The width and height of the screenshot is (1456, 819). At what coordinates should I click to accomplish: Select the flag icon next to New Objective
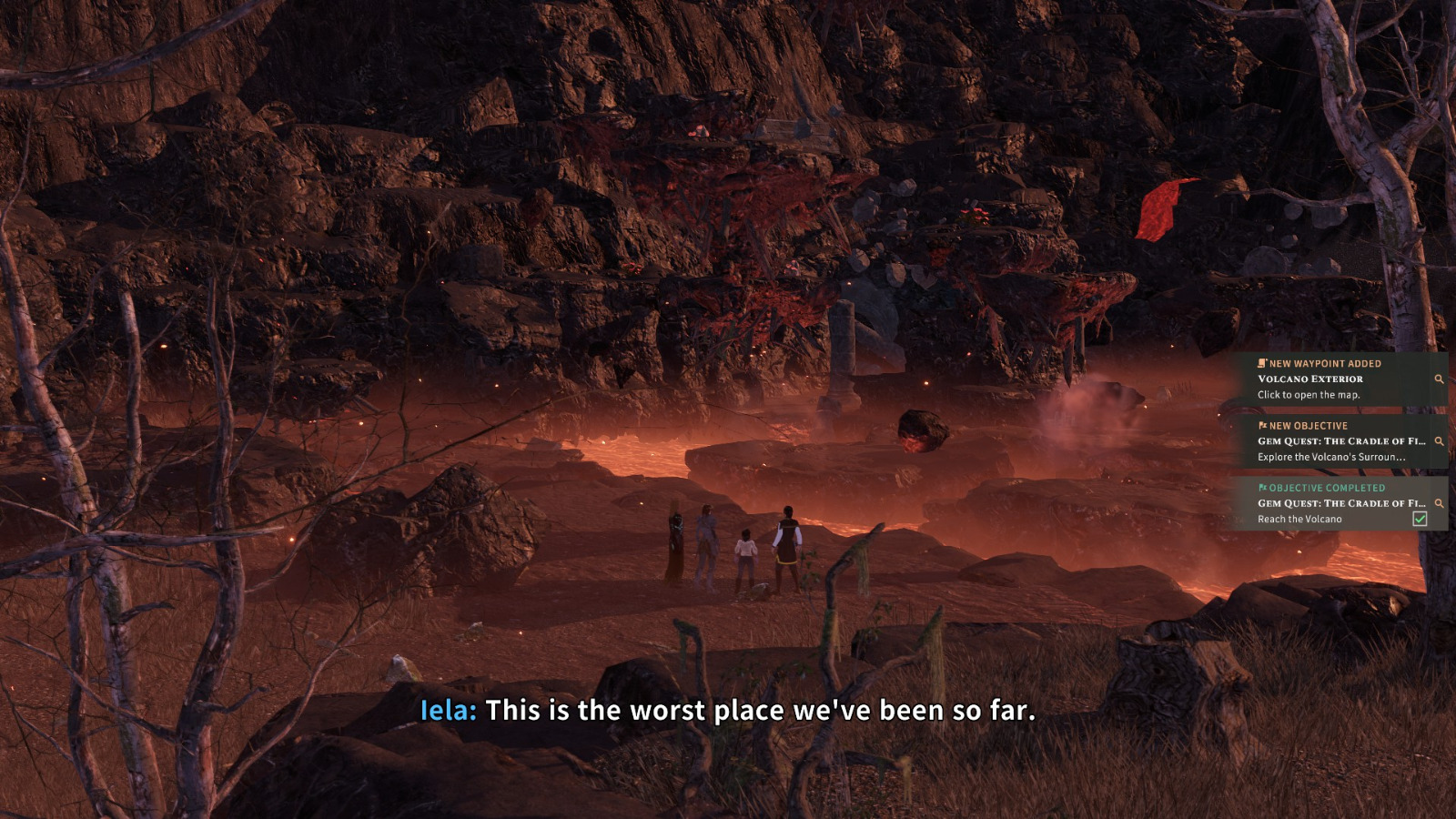coord(1264,425)
